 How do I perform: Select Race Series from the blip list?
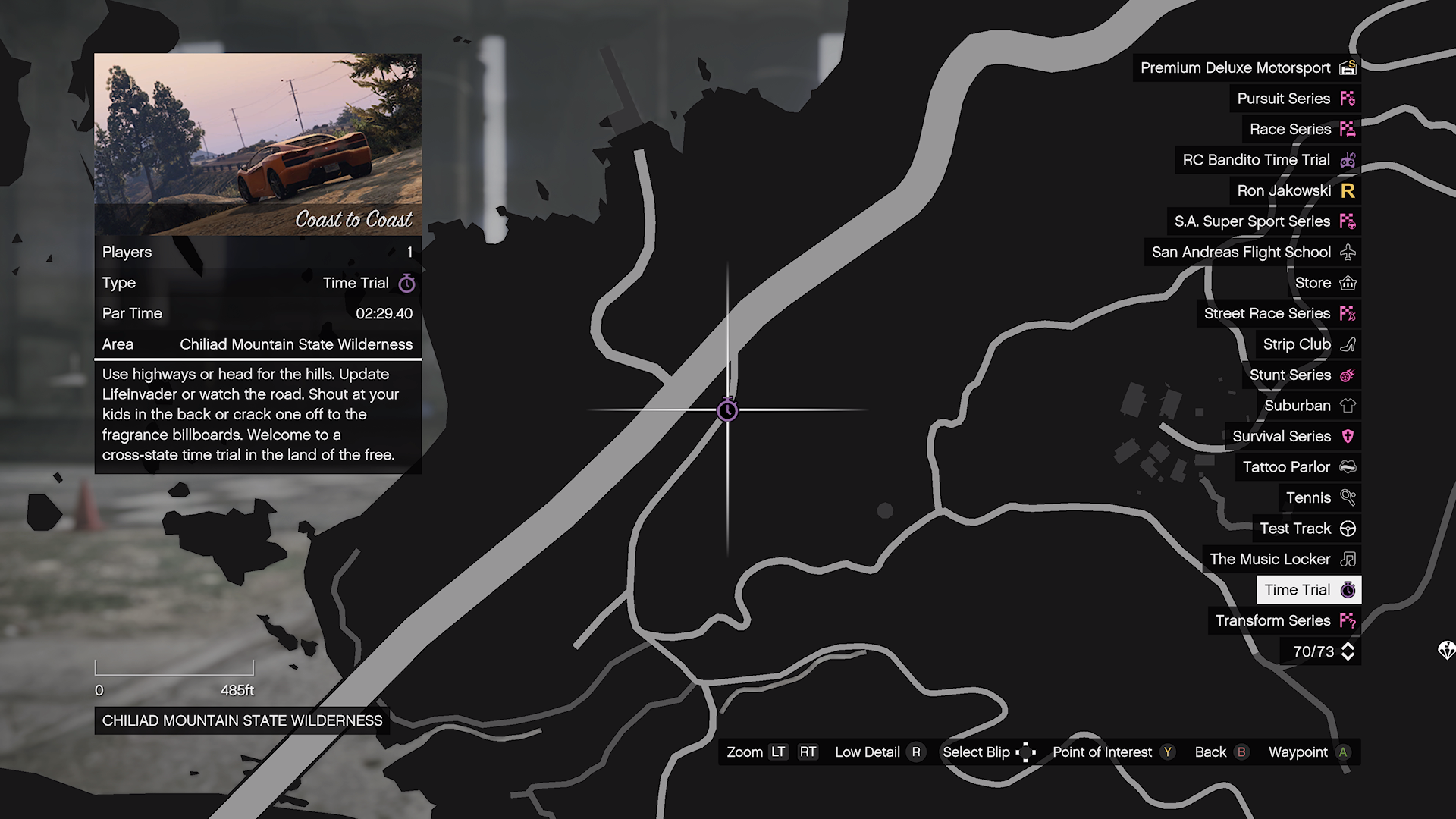pyautogui.click(x=1301, y=130)
